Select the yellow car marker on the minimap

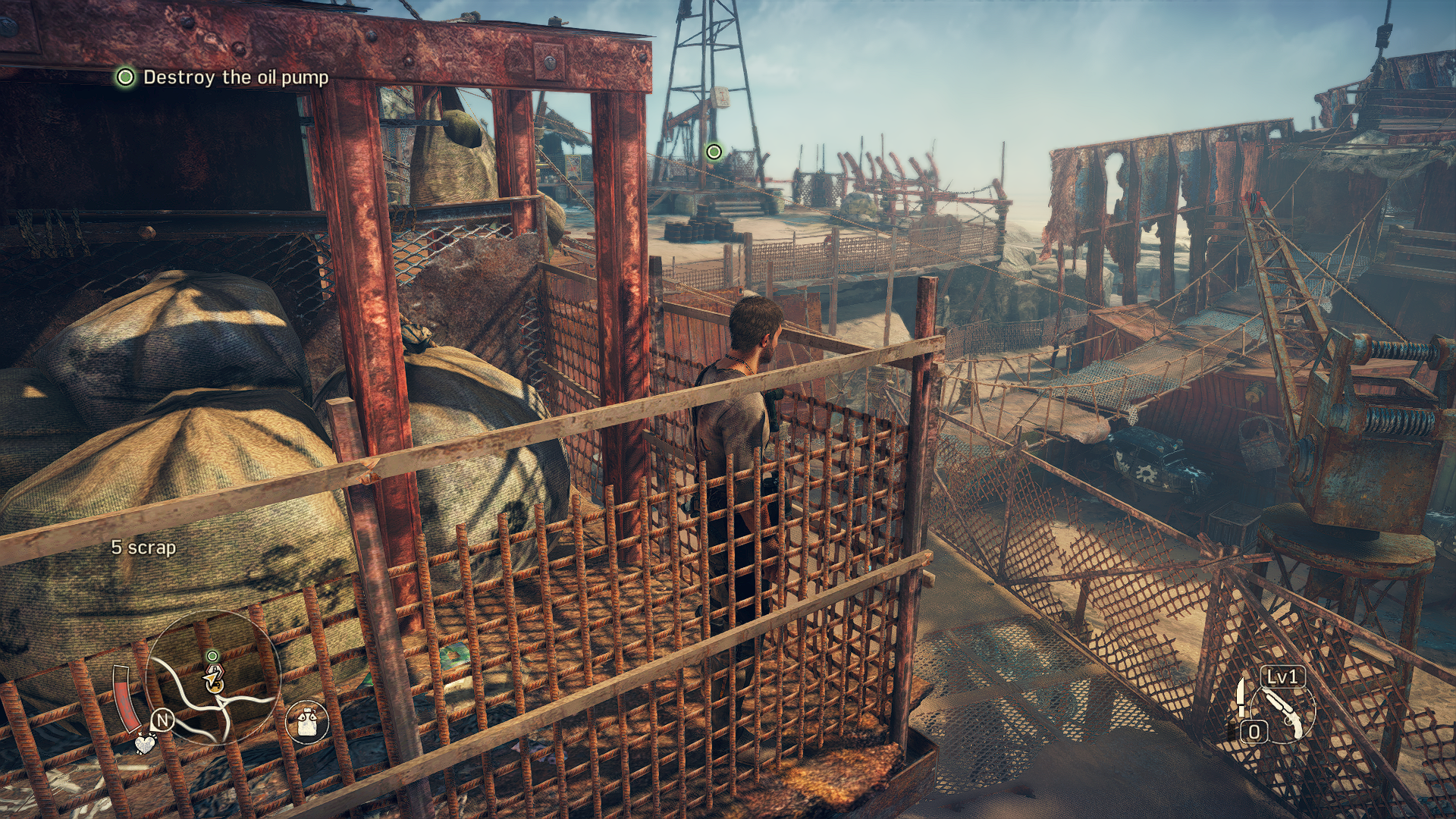click(x=215, y=677)
